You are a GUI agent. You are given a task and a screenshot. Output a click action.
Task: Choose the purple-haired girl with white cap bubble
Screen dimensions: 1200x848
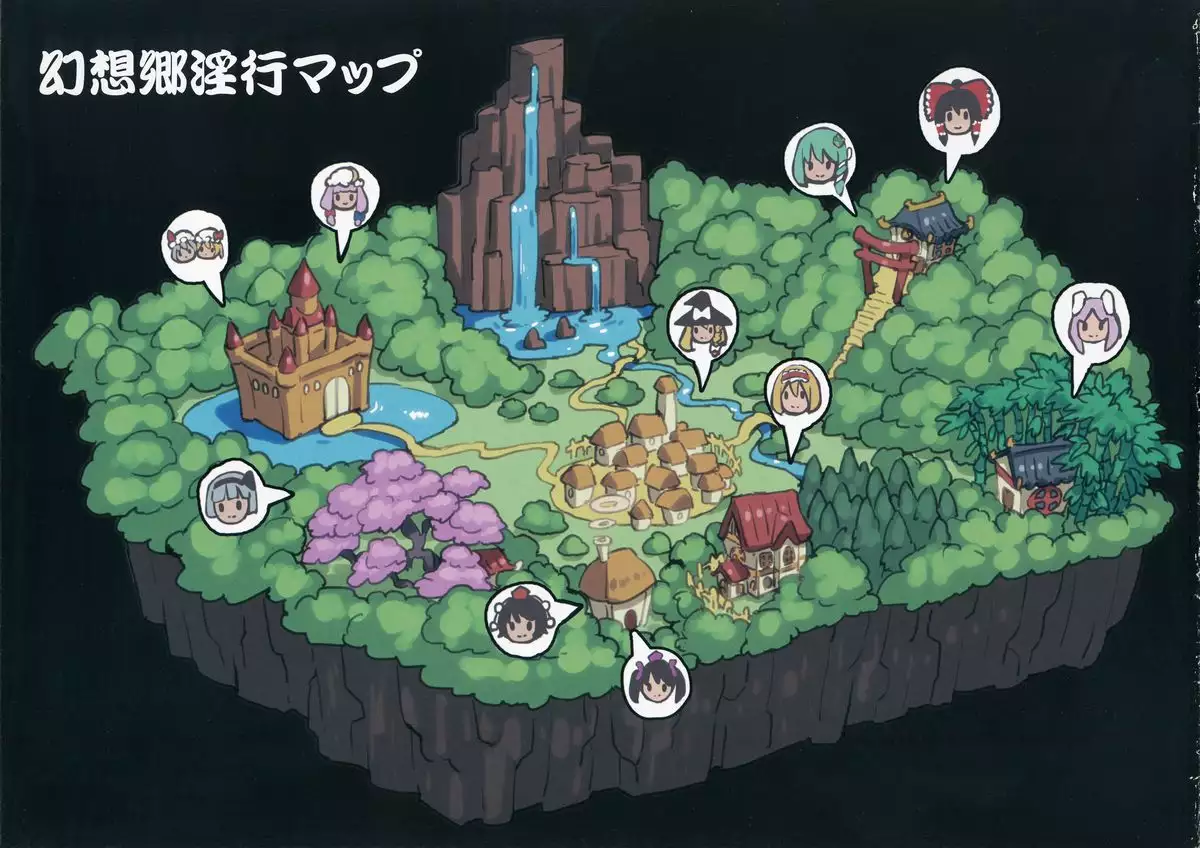[x=346, y=199]
